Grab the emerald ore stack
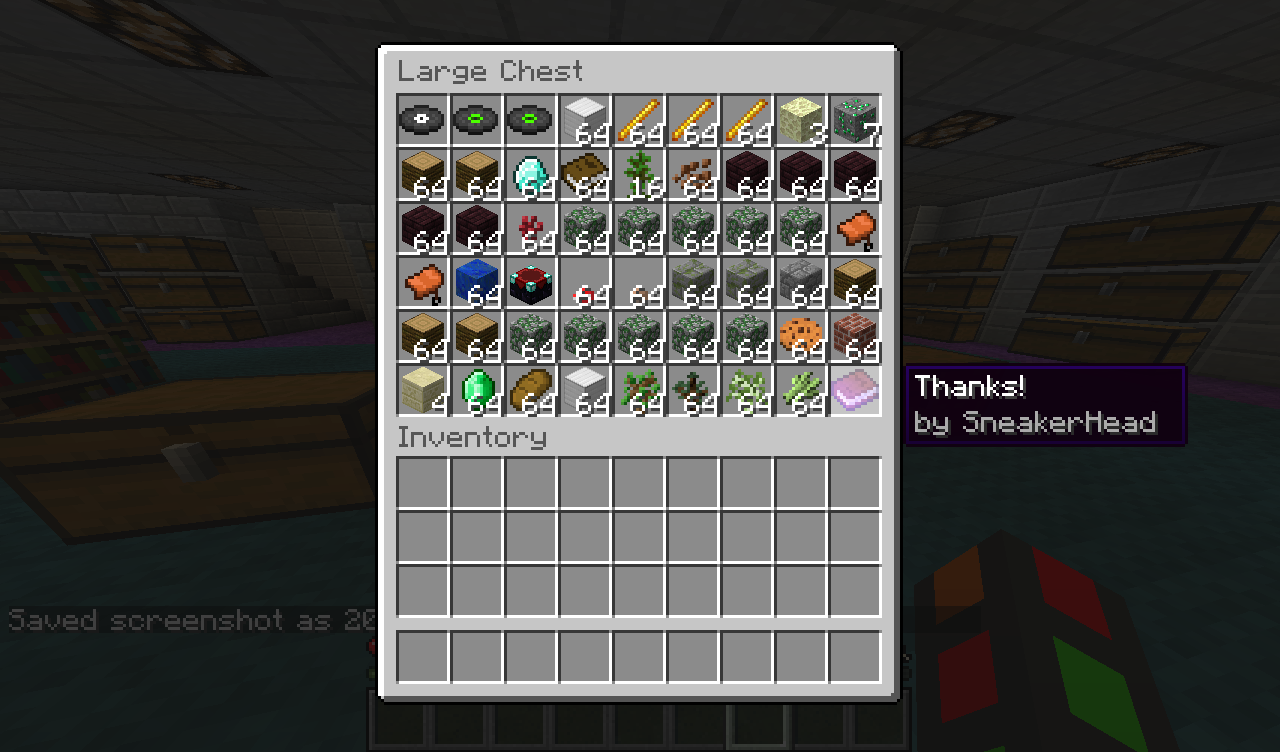Image resolution: width=1280 pixels, height=752 pixels. (x=854, y=120)
